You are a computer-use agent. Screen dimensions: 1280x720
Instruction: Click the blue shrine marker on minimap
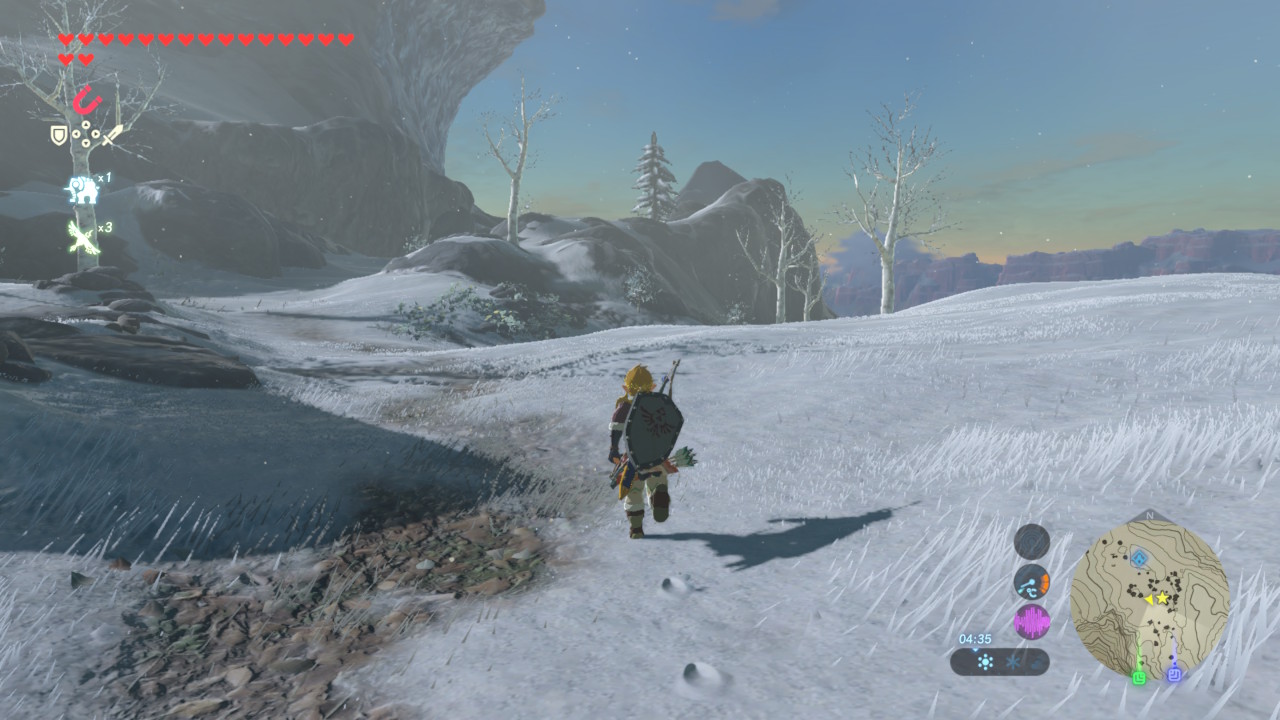[1138, 558]
